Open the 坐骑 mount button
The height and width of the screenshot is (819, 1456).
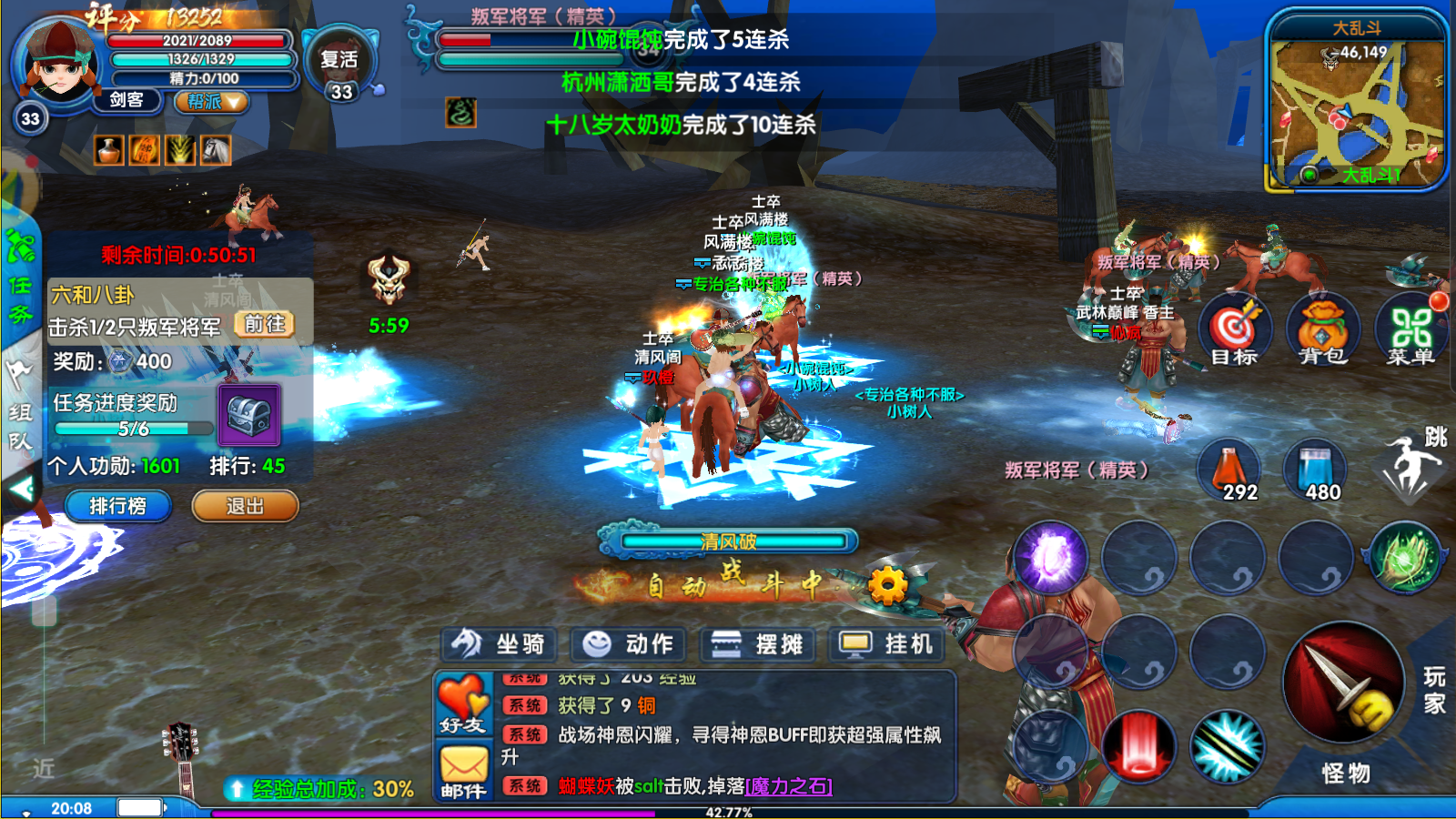click(499, 644)
